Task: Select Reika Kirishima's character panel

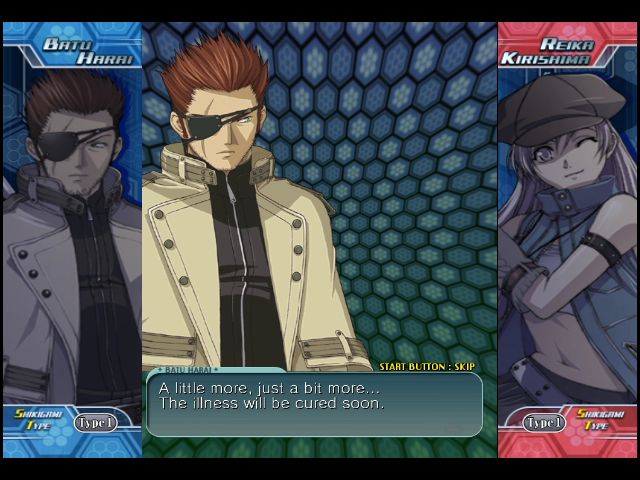Action: point(567,230)
